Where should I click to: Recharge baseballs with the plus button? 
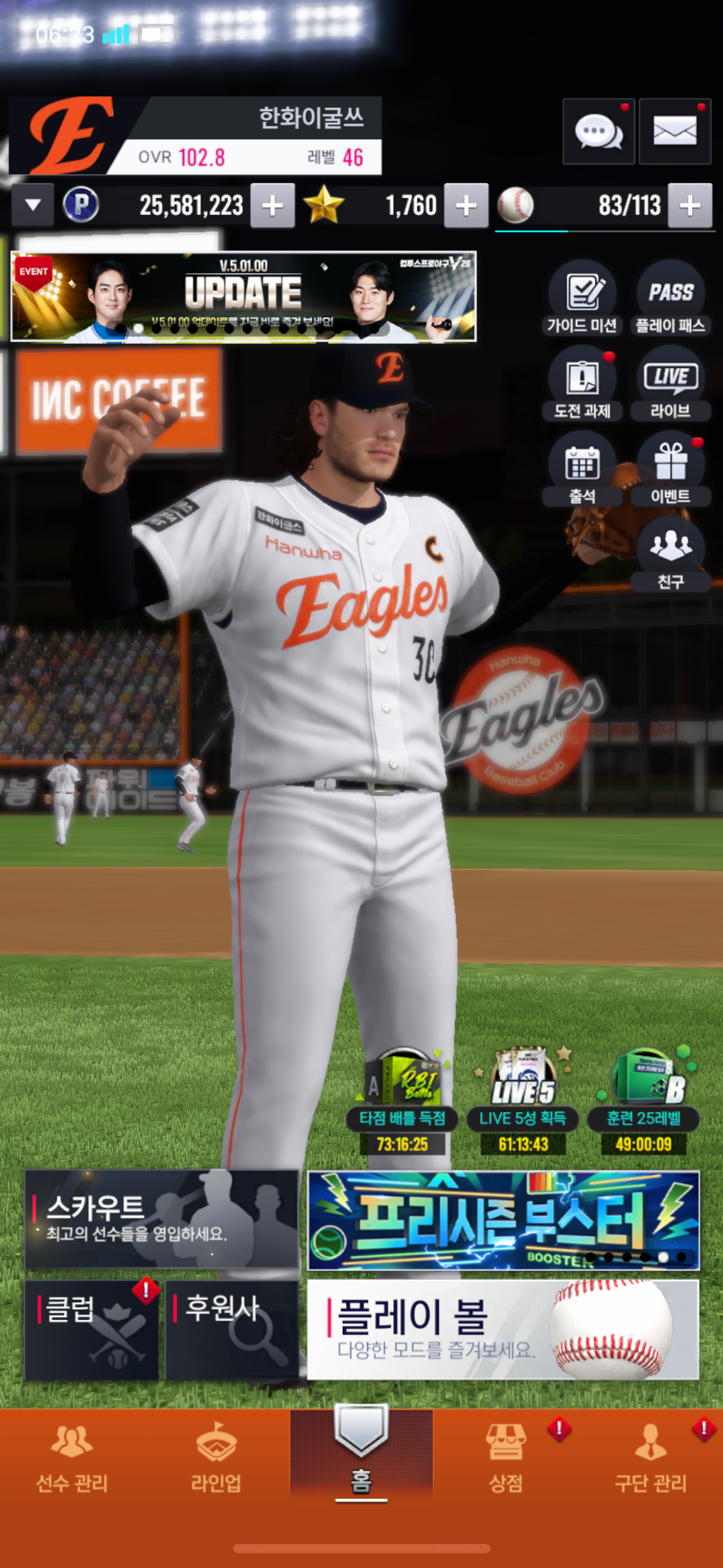690,206
